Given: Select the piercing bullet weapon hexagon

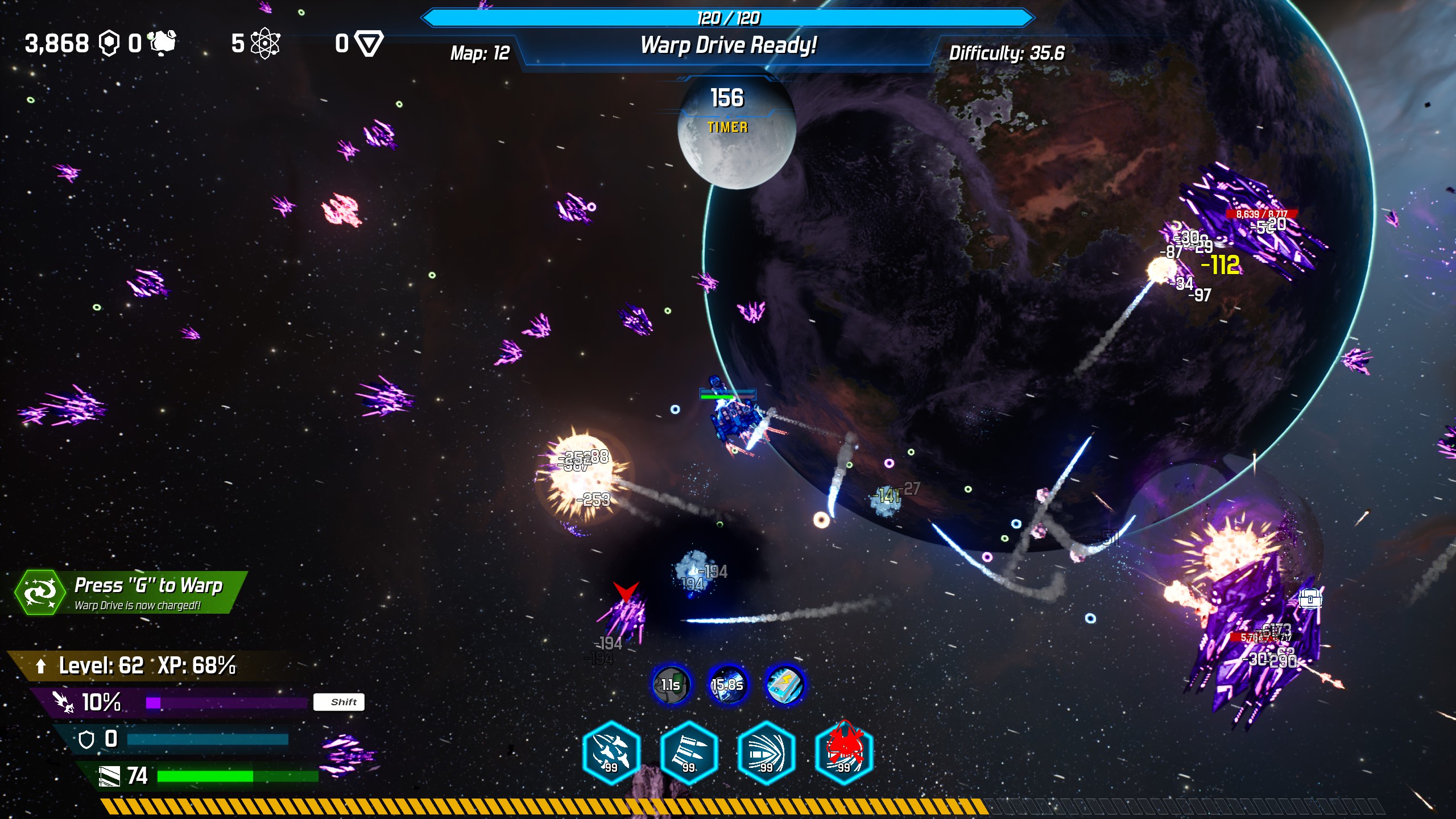Looking at the screenshot, I should (x=766, y=752).
